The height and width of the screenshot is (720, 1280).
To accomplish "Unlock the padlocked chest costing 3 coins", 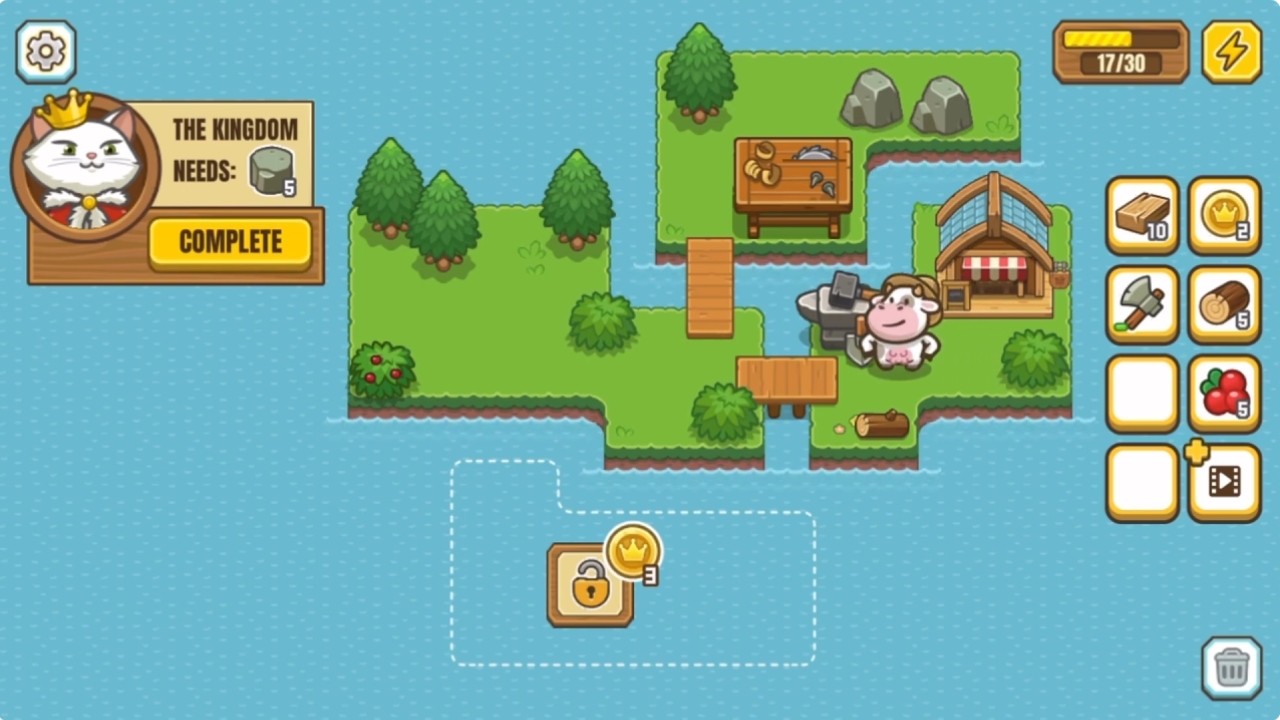I will [x=590, y=583].
